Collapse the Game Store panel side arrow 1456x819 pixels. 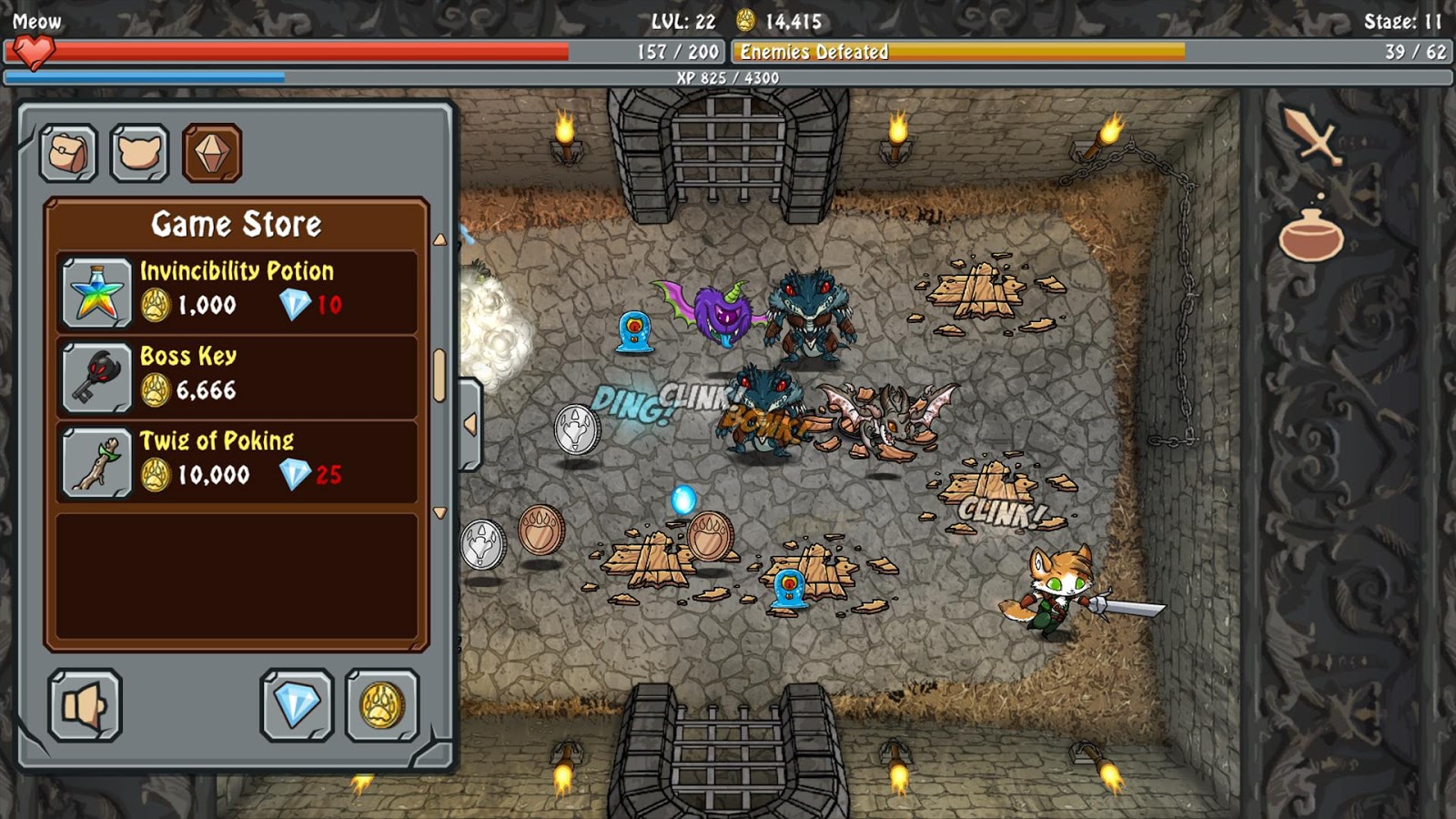pos(470,422)
